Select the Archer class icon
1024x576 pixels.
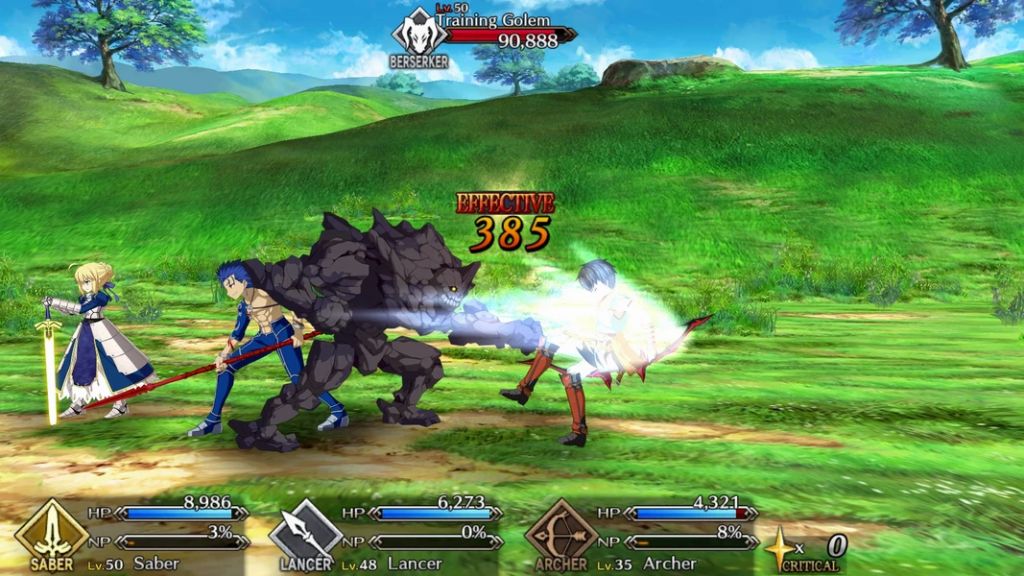coord(560,532)
